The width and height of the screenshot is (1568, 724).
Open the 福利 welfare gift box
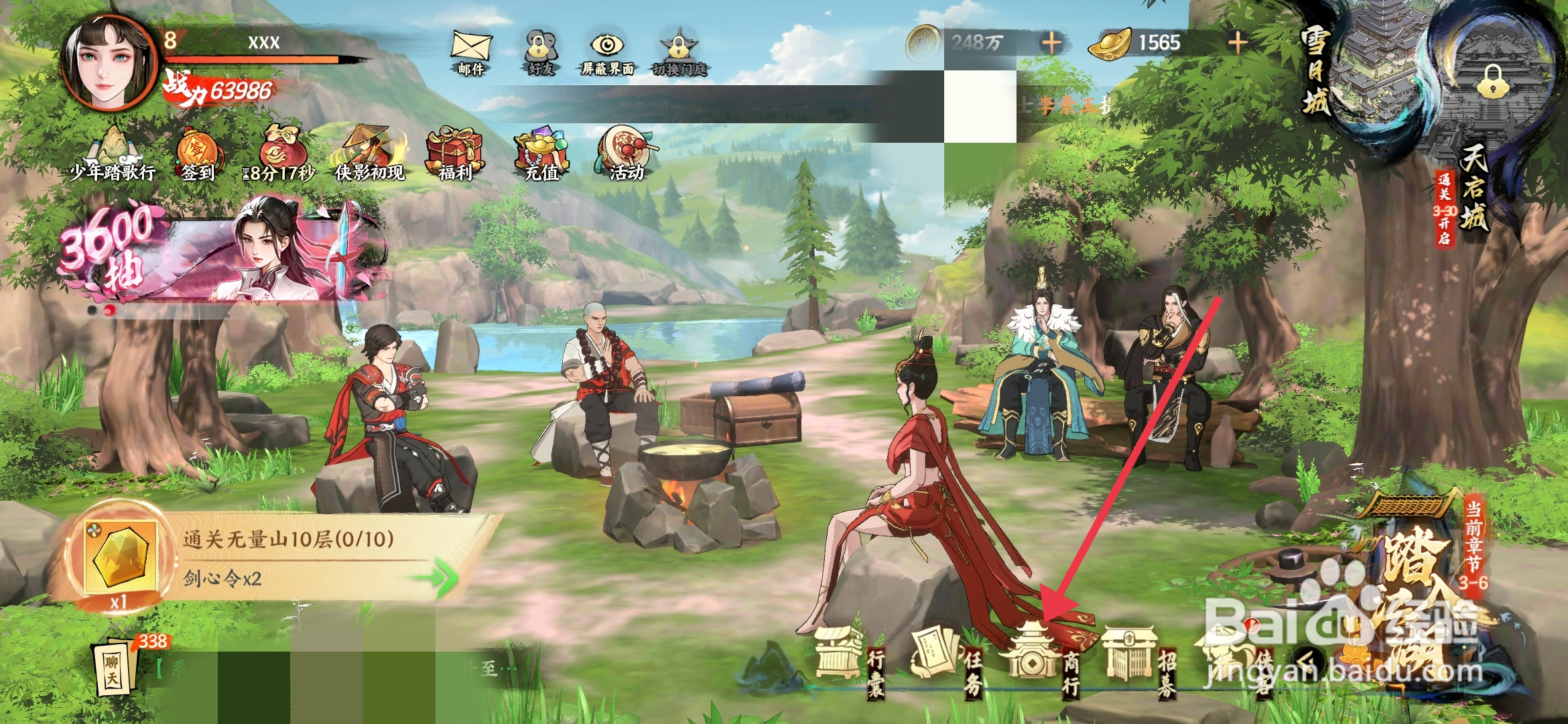click(455, 154)
